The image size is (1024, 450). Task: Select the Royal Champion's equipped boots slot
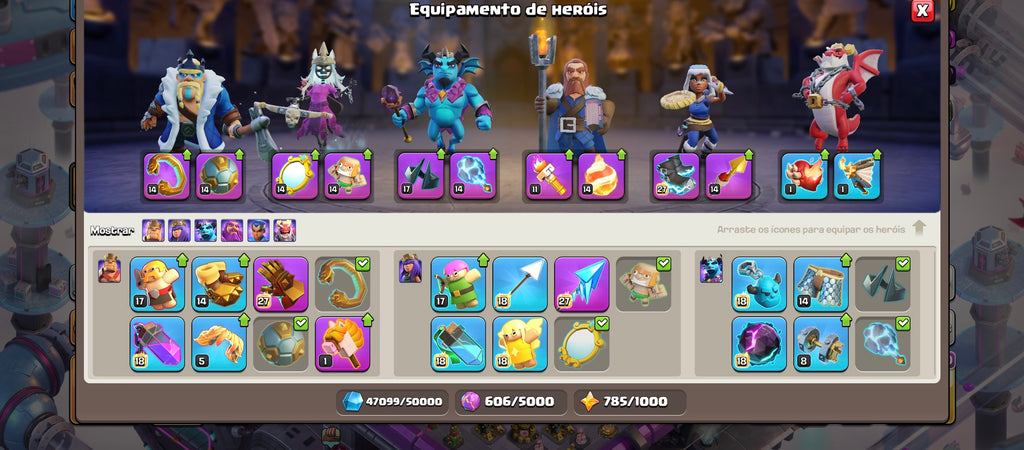[676, 175]
